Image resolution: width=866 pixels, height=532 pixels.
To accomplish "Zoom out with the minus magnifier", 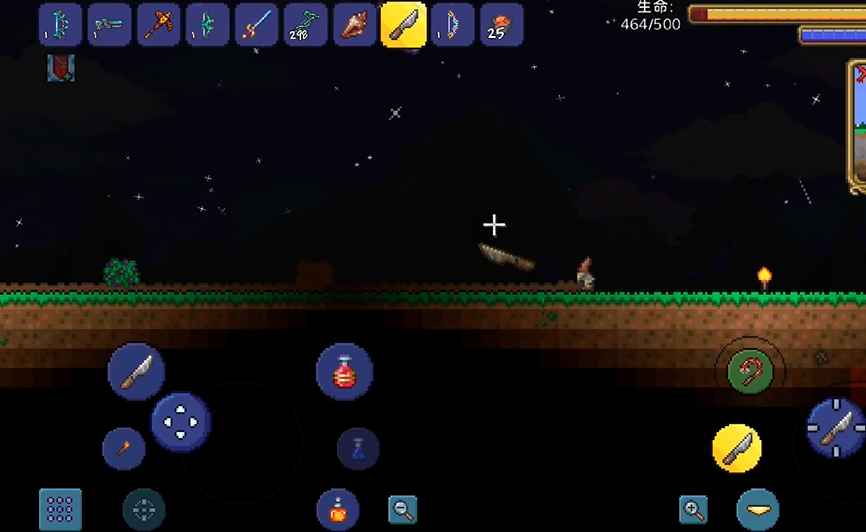I will [x=403, y=509].
